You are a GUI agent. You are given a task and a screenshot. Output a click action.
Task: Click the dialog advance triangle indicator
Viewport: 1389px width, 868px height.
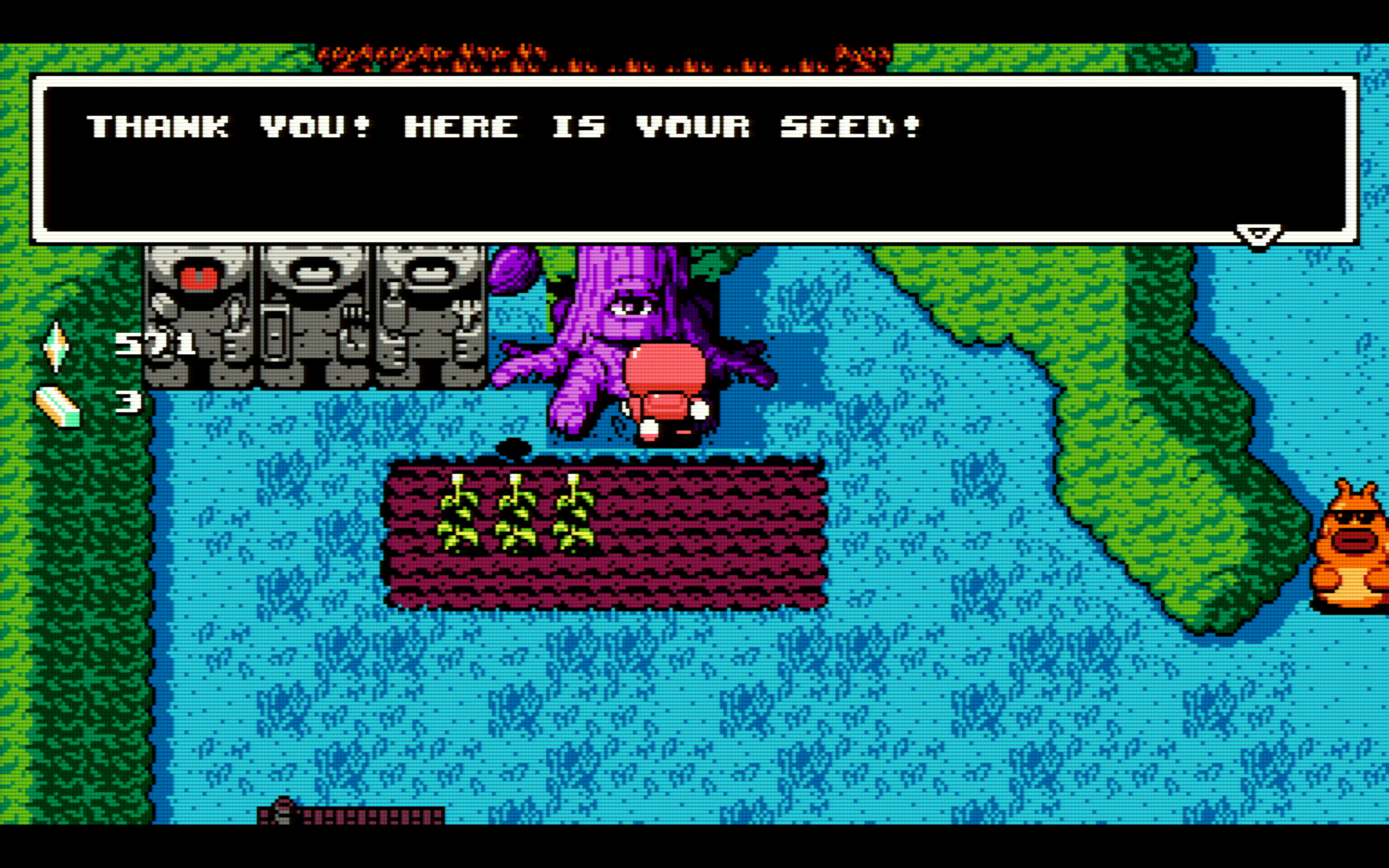click(x=1259, y=234)
